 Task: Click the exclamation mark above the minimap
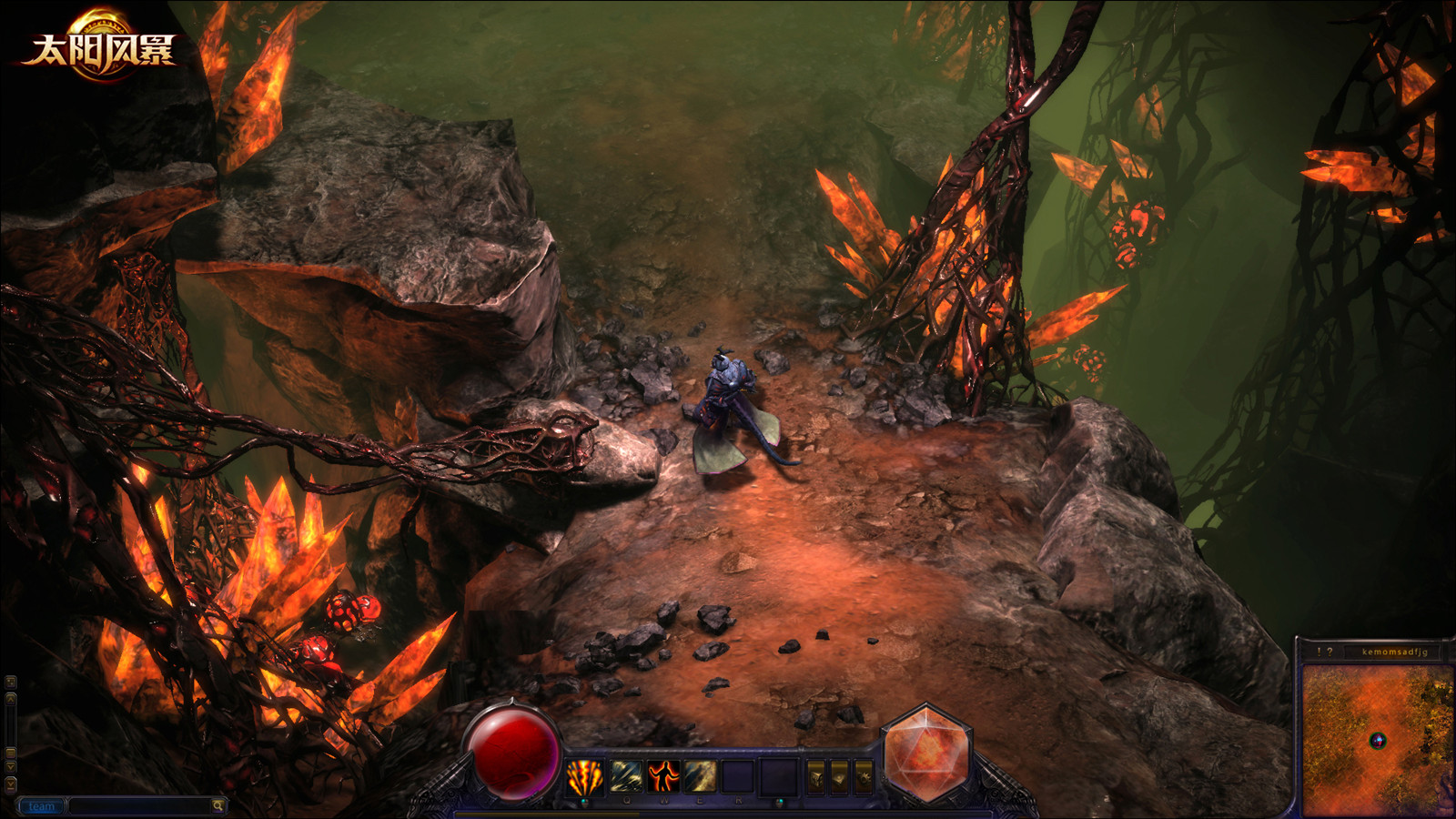pyautogui.click(x=1319, y=652)
